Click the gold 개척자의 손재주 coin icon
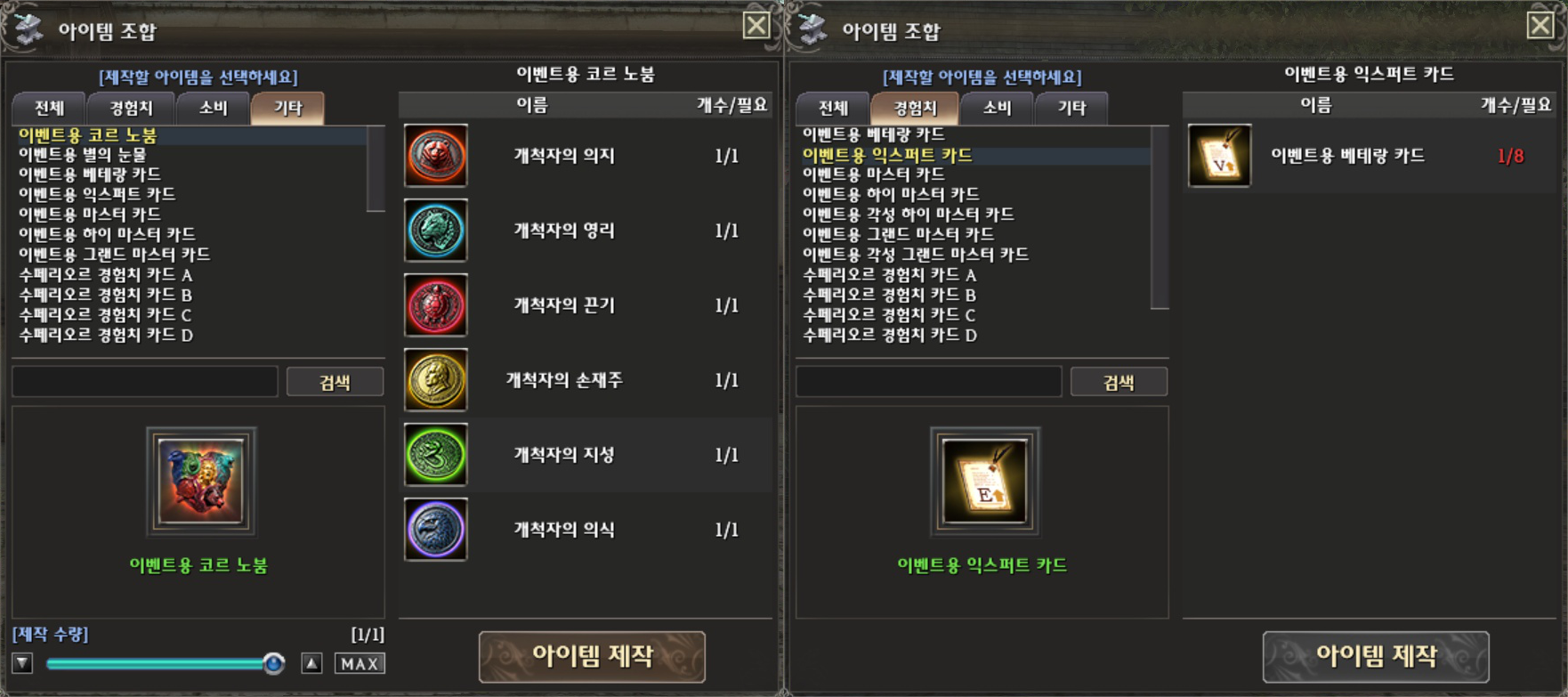 click(436, 380)
